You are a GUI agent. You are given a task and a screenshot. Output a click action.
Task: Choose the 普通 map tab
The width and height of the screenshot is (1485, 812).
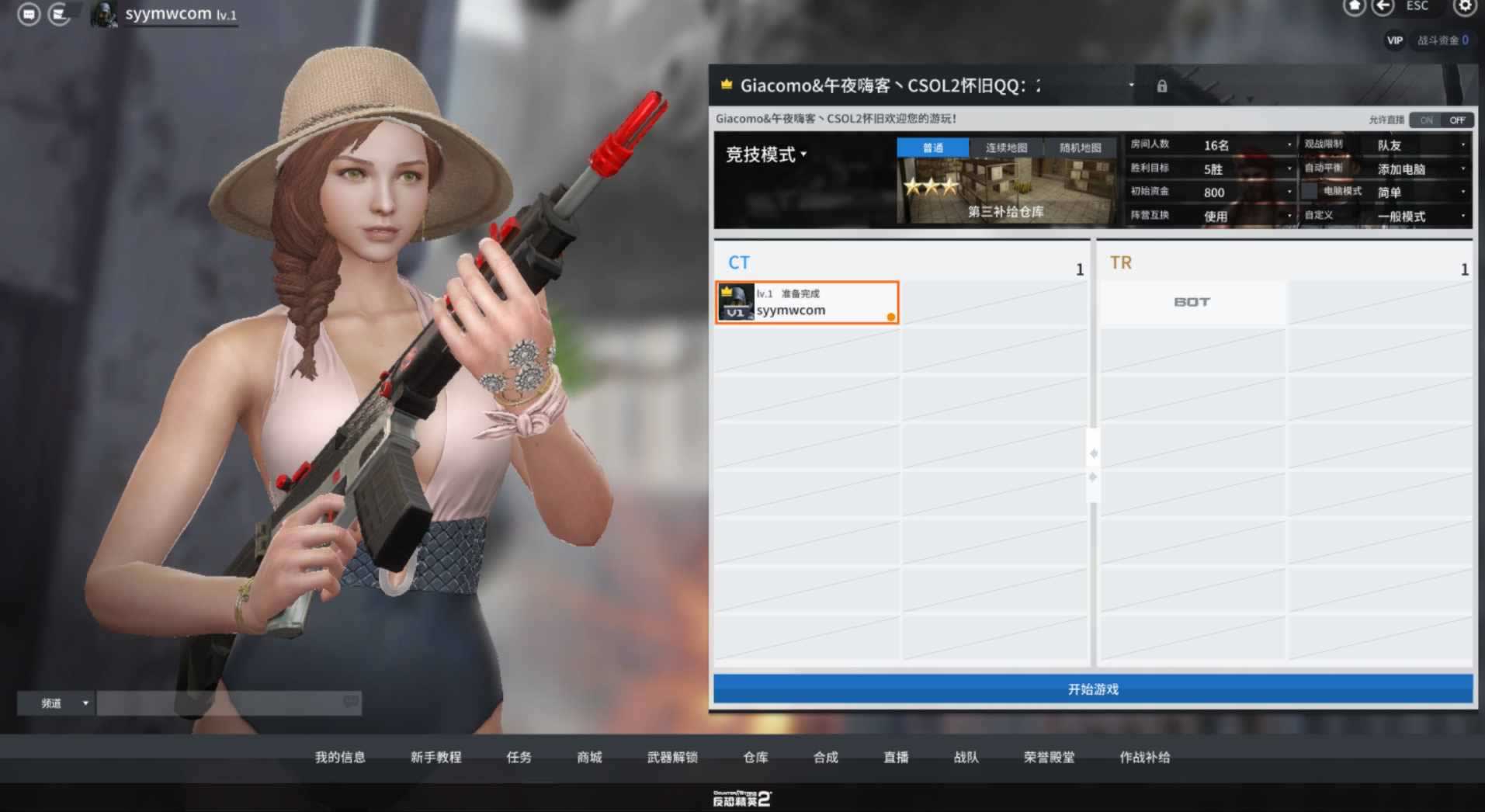click(932, 147)
